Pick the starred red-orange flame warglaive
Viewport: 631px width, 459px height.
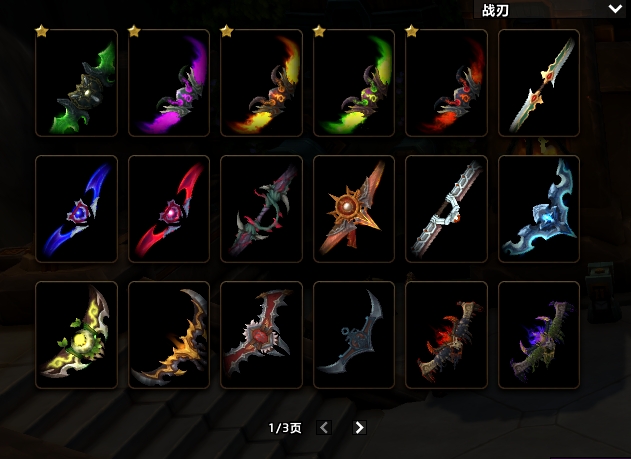[446, 83]
